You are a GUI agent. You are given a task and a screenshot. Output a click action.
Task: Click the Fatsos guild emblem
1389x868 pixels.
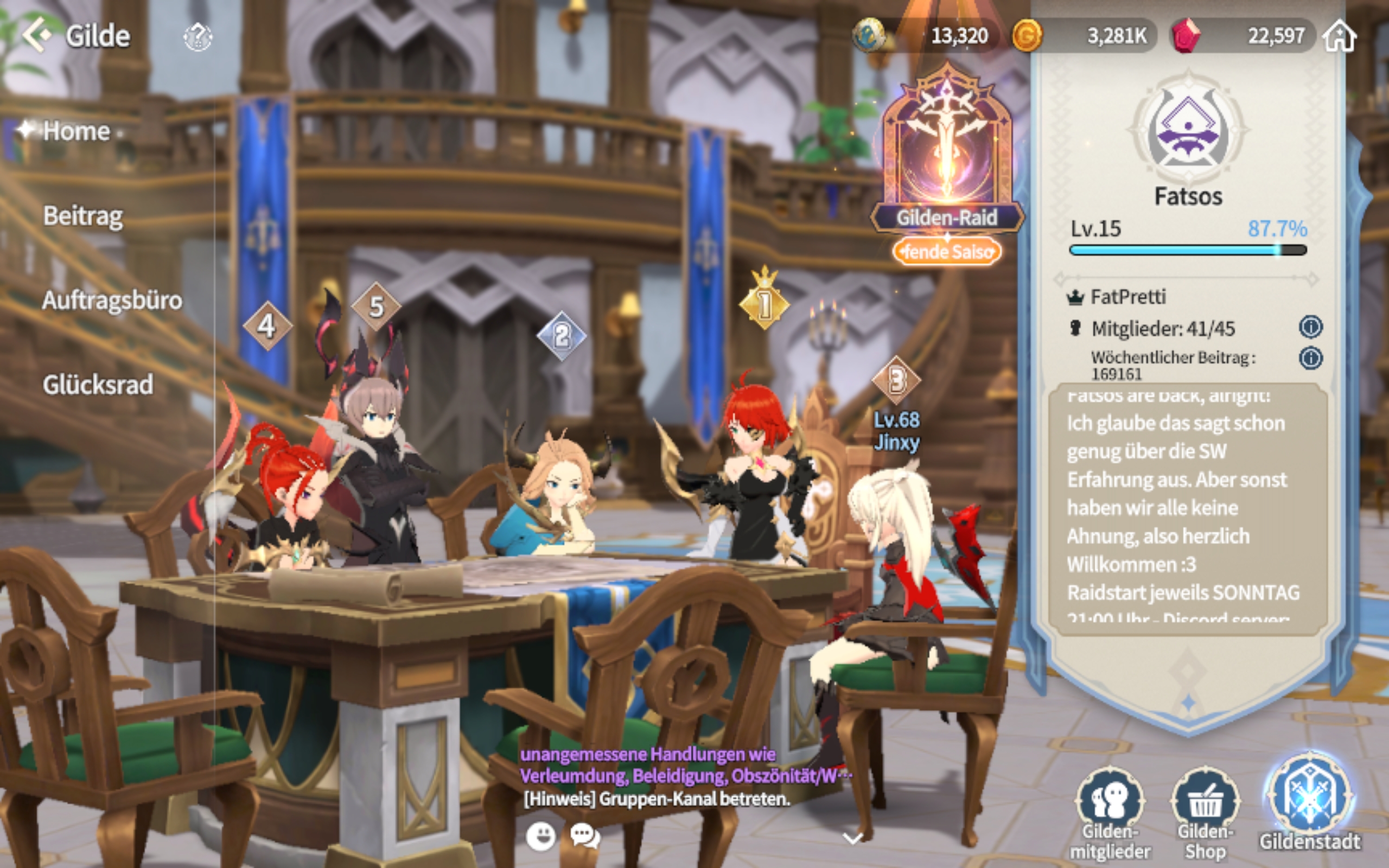tap(1188, 131)
